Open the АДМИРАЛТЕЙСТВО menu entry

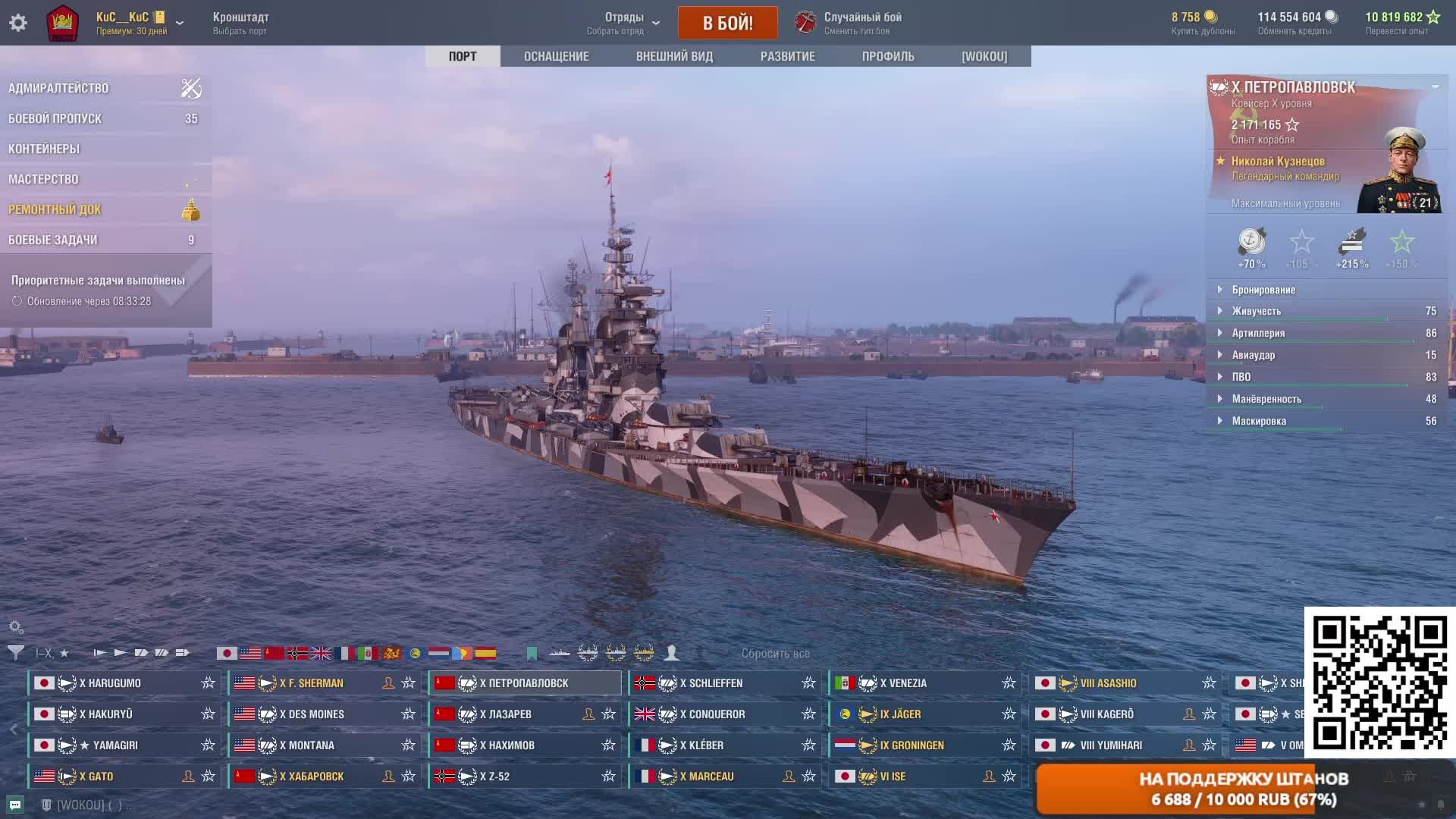click(x=59, y=89)
